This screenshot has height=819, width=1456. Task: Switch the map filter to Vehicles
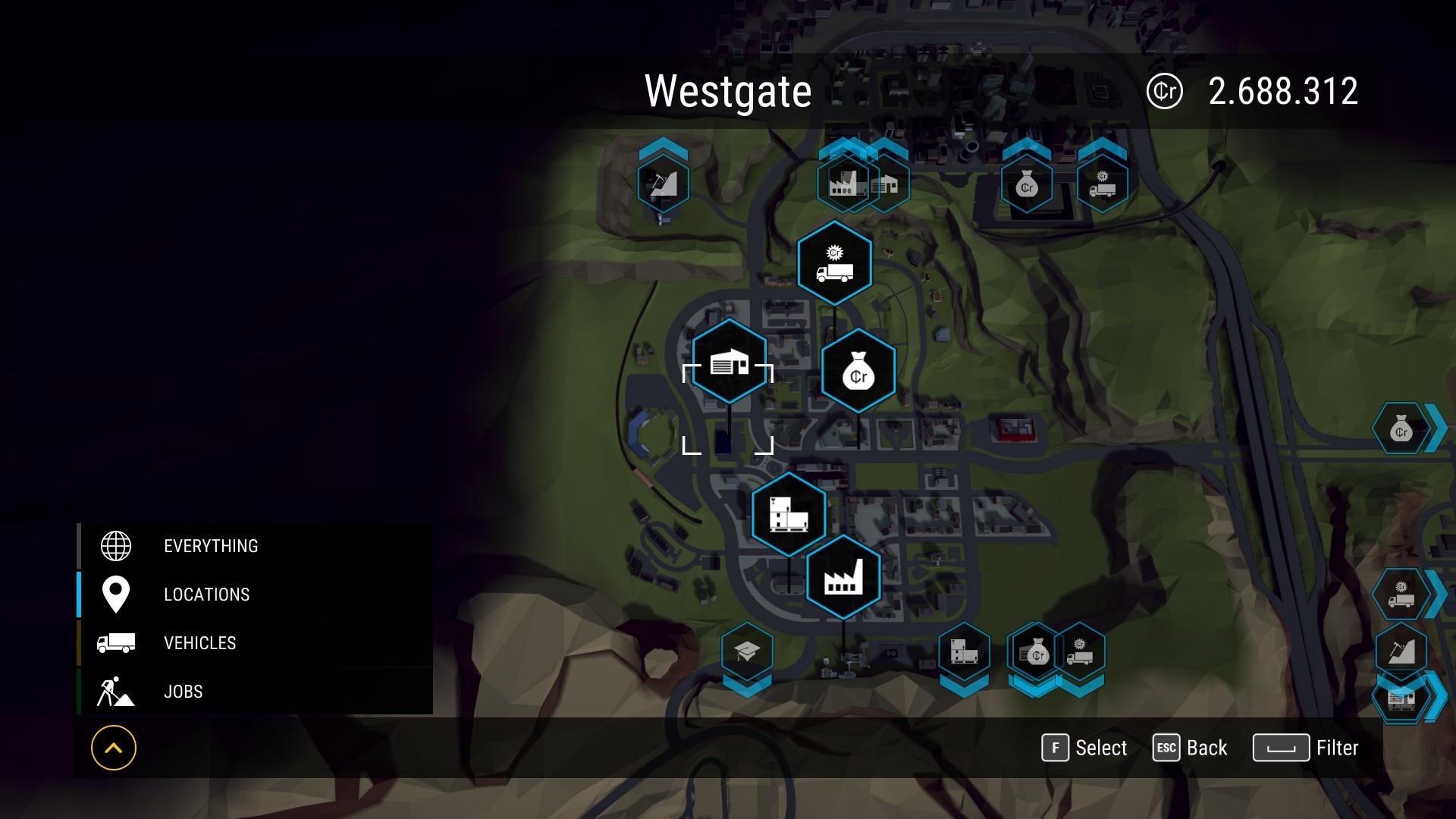(199, 643)
